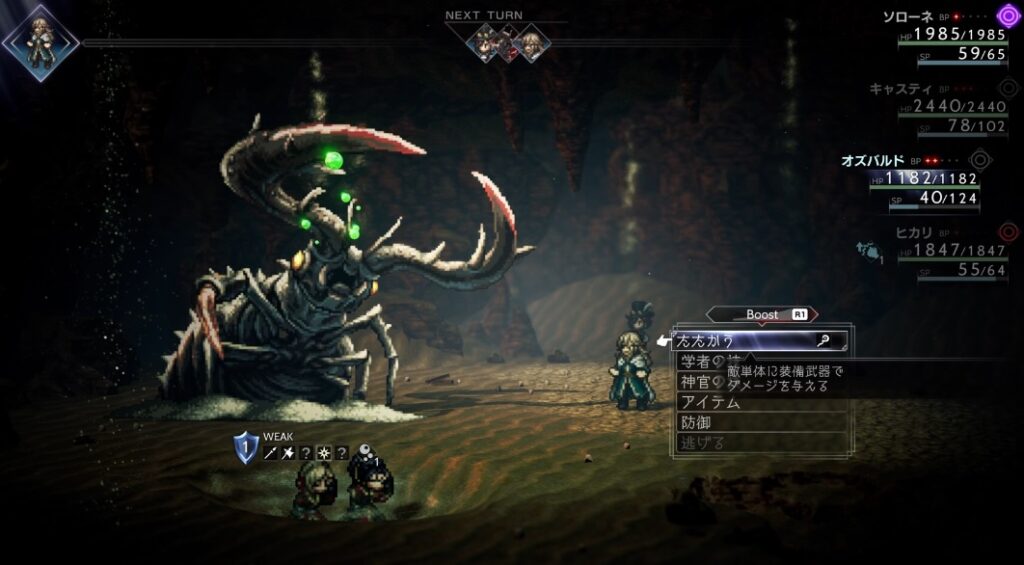Click the spear weakness icon

point(271,453)
